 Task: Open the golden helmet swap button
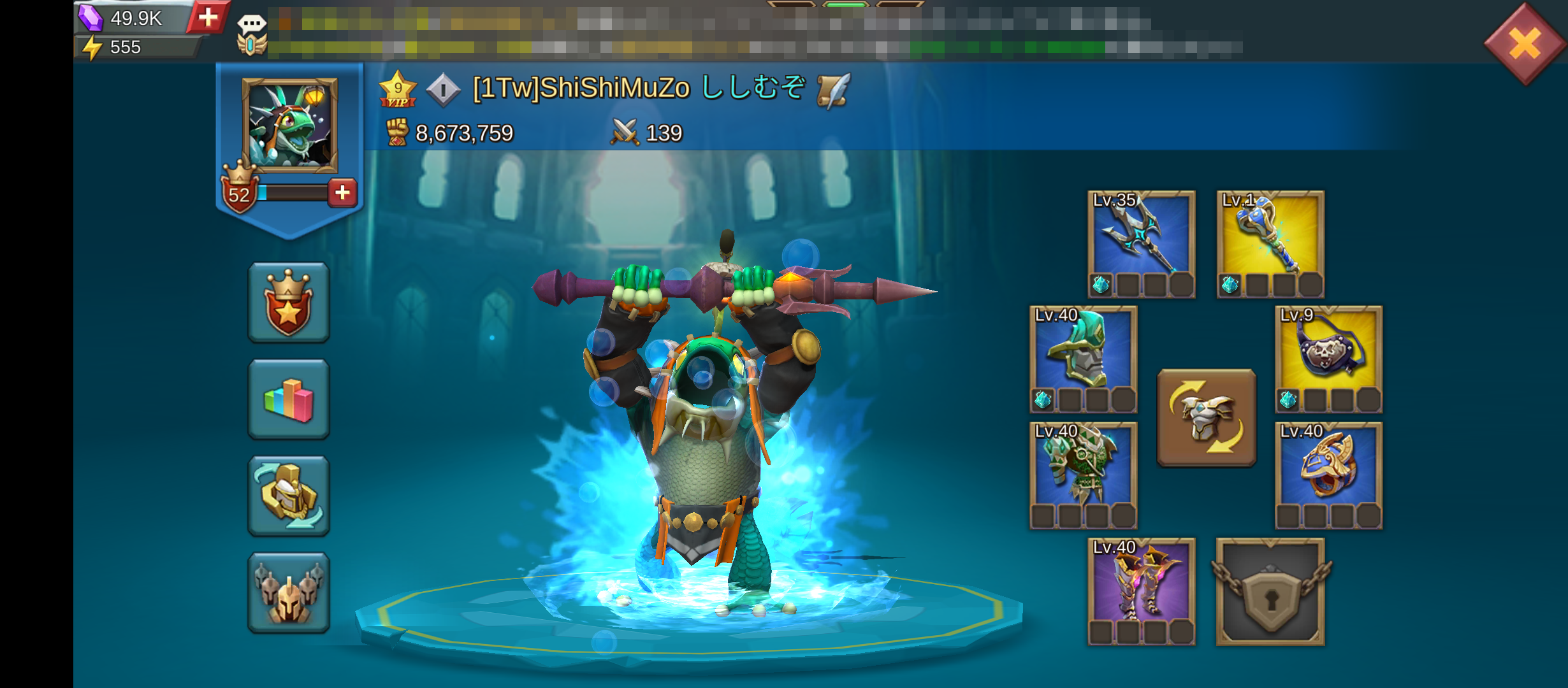click(289, 496)
